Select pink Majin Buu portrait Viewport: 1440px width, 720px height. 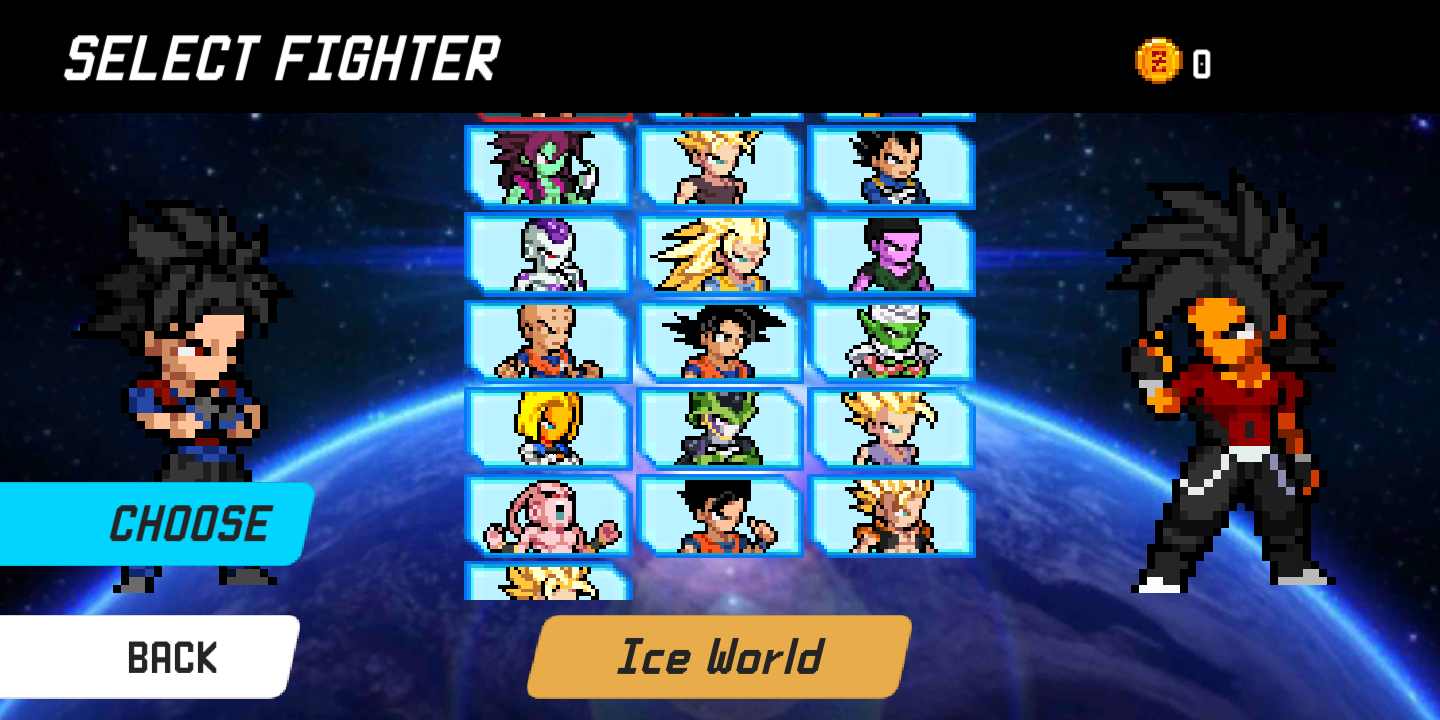[x=547, y=515]
